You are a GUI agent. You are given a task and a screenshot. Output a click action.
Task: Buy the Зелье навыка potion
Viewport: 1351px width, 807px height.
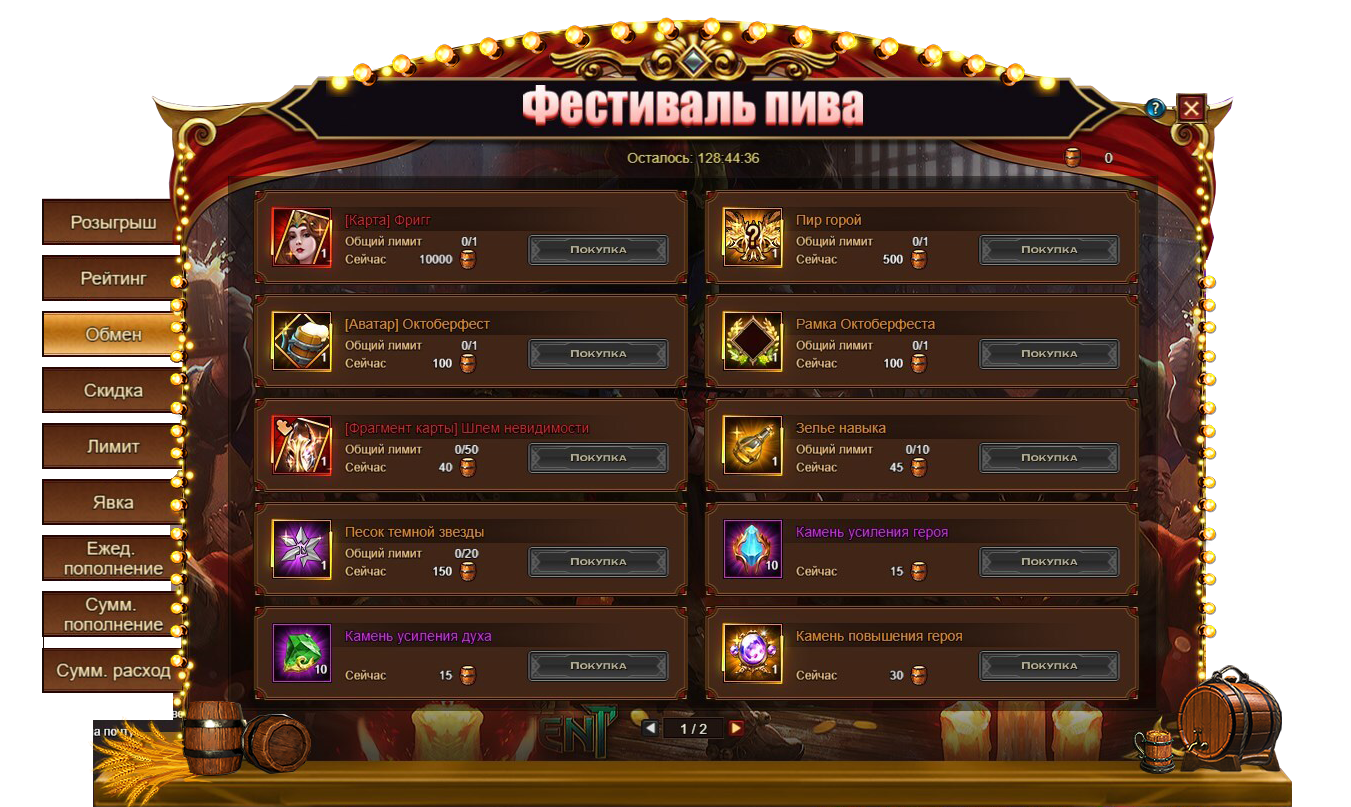point(1049,458)
